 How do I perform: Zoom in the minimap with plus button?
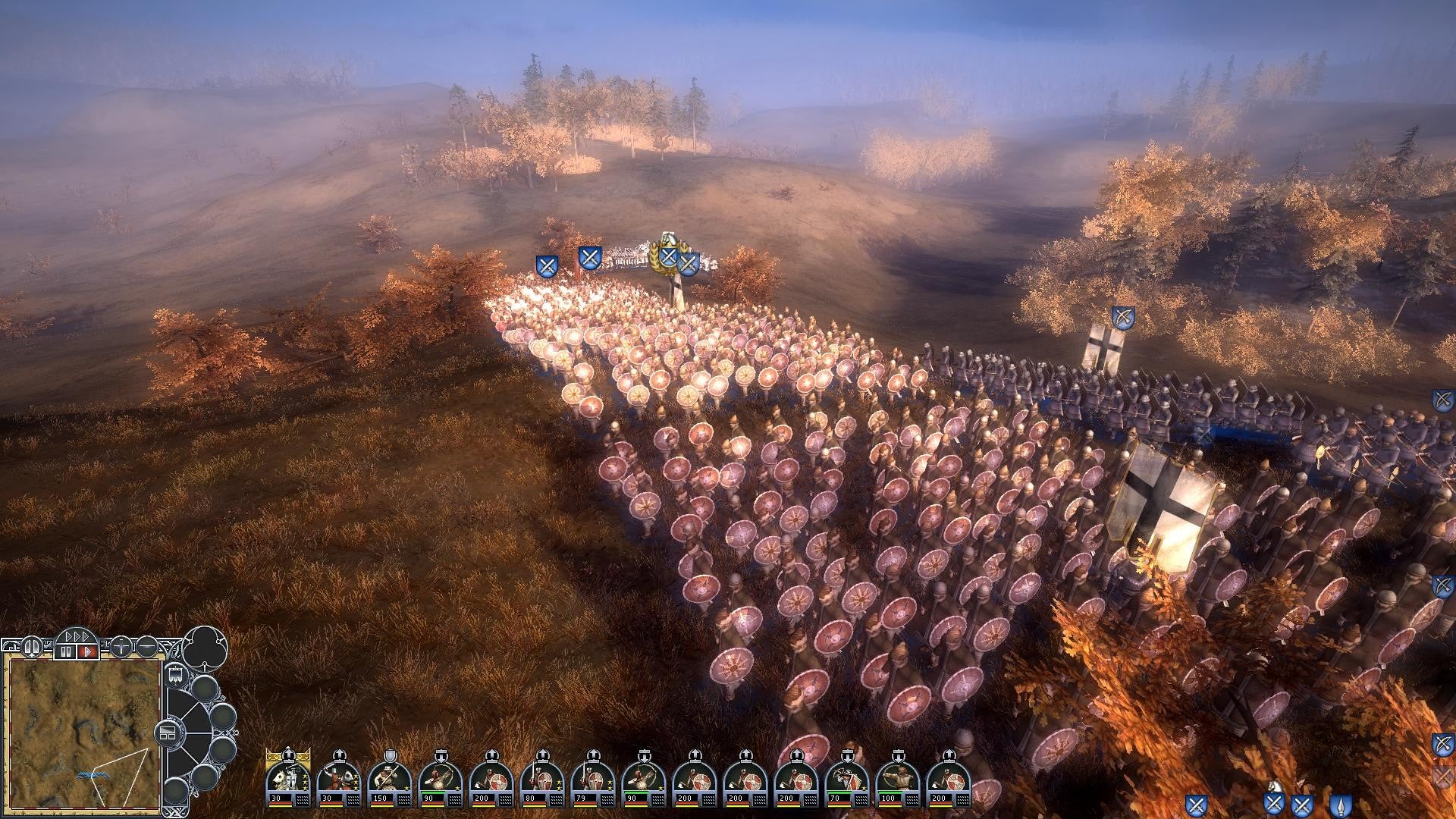click(x=121, y=647)
